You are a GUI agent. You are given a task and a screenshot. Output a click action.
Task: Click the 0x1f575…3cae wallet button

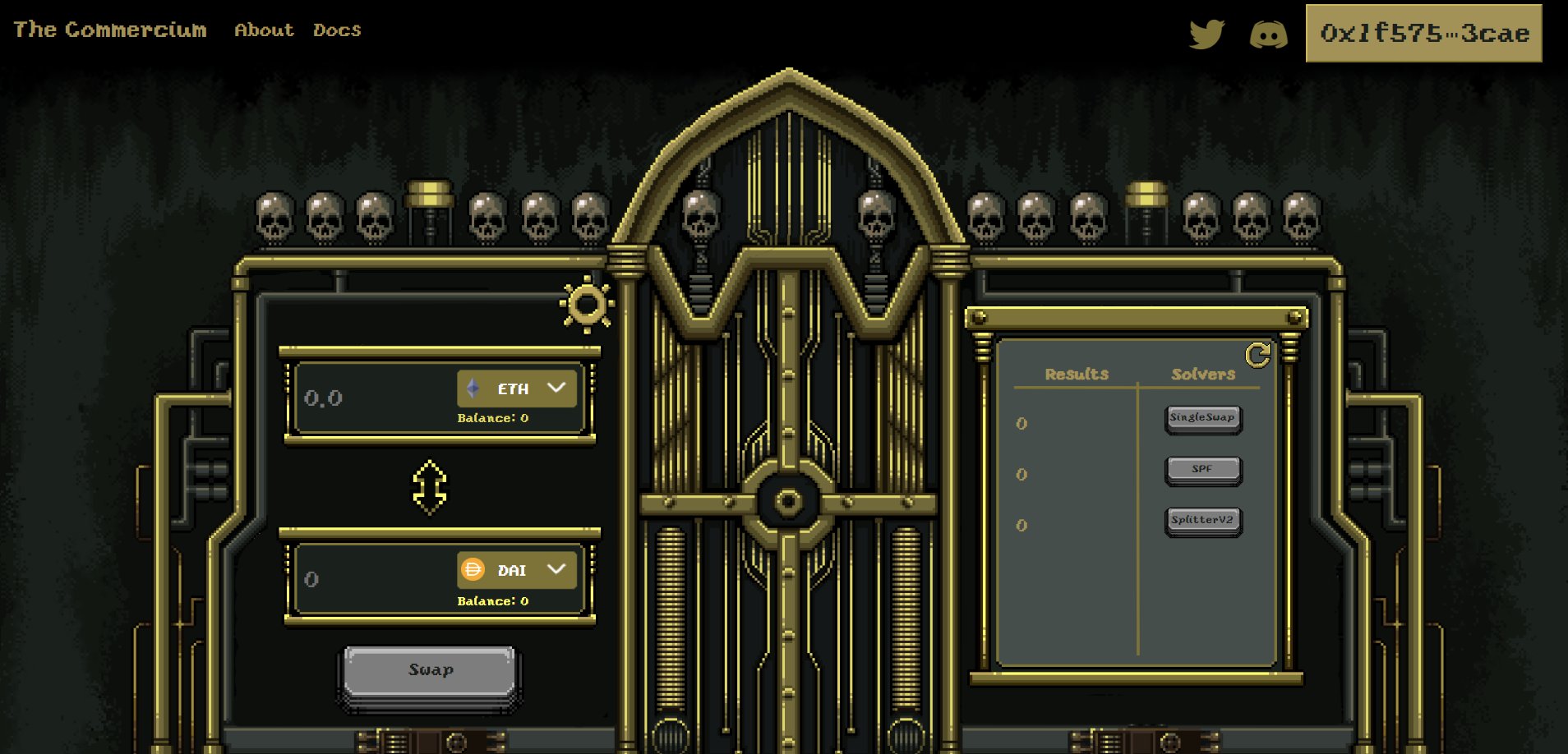1423,34
